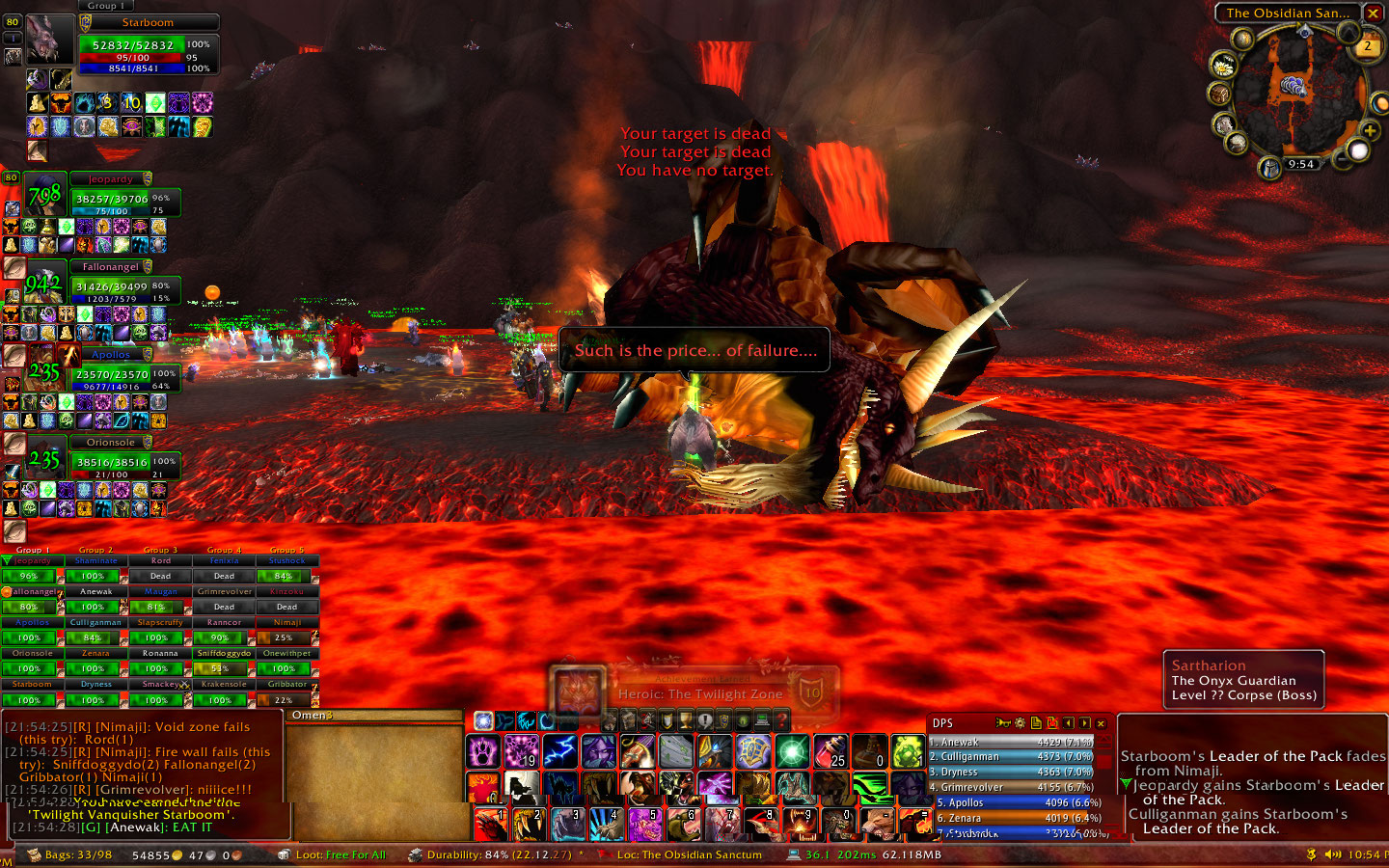Image resolution: width=1389 pixels, height=868 pixels.
Task: Use the red claw ability in slot 1
Action: pyautogui.click(x=489, y=825)
